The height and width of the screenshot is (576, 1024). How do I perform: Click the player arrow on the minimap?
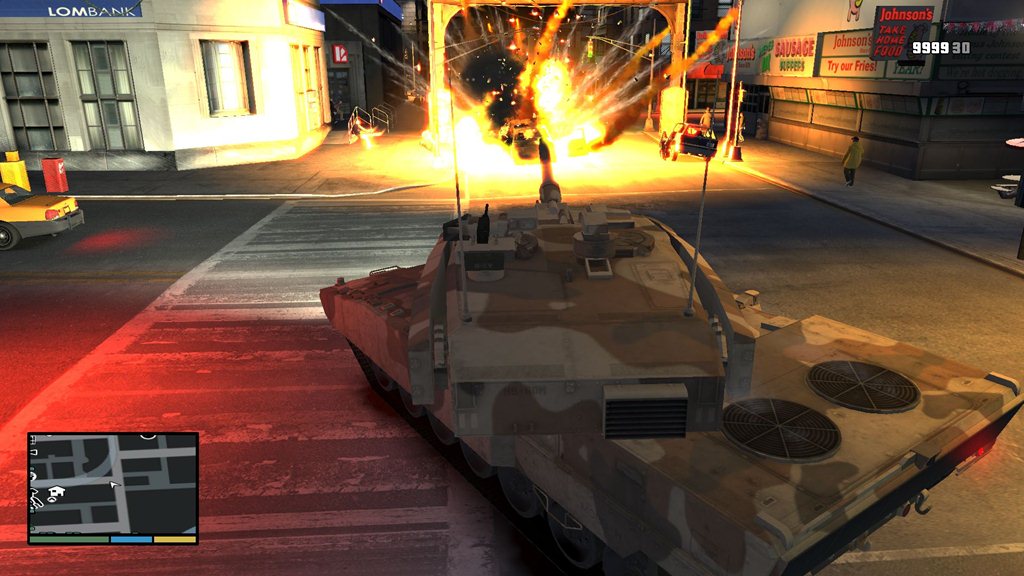[114, 484]
